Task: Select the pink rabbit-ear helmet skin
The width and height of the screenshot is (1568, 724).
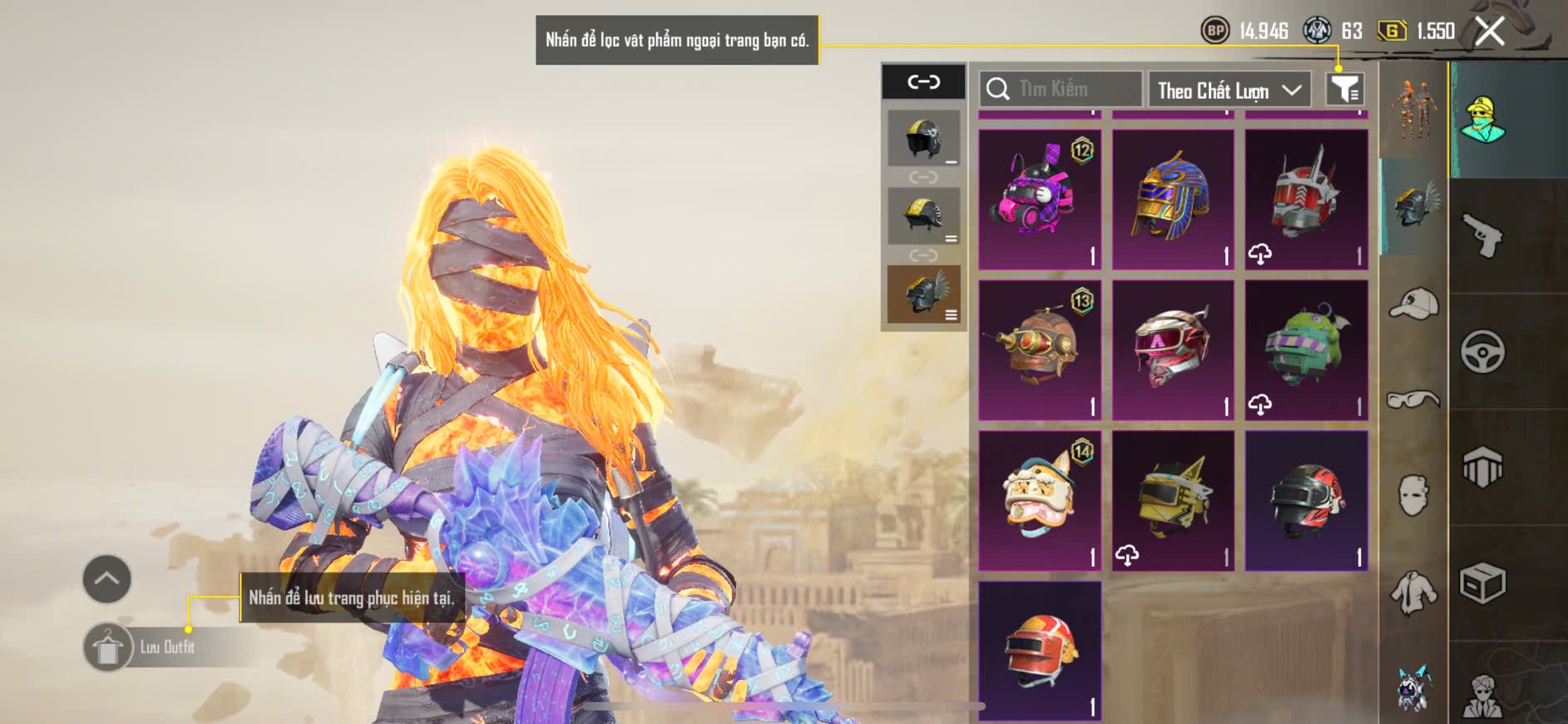Action: 1040,200
